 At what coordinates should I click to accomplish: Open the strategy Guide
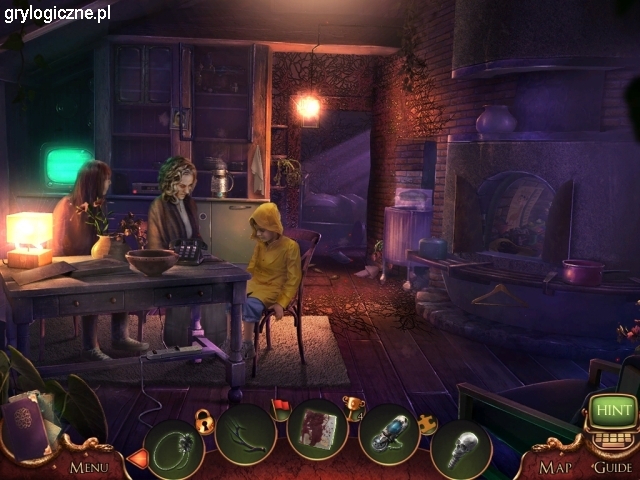point(612,466)
